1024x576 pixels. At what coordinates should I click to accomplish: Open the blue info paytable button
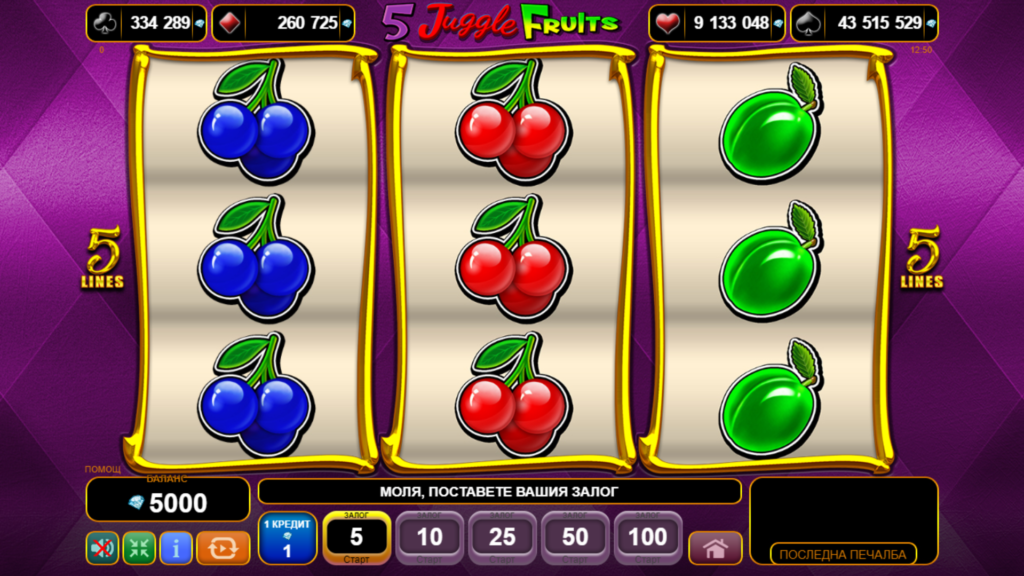tap(176, 548)
